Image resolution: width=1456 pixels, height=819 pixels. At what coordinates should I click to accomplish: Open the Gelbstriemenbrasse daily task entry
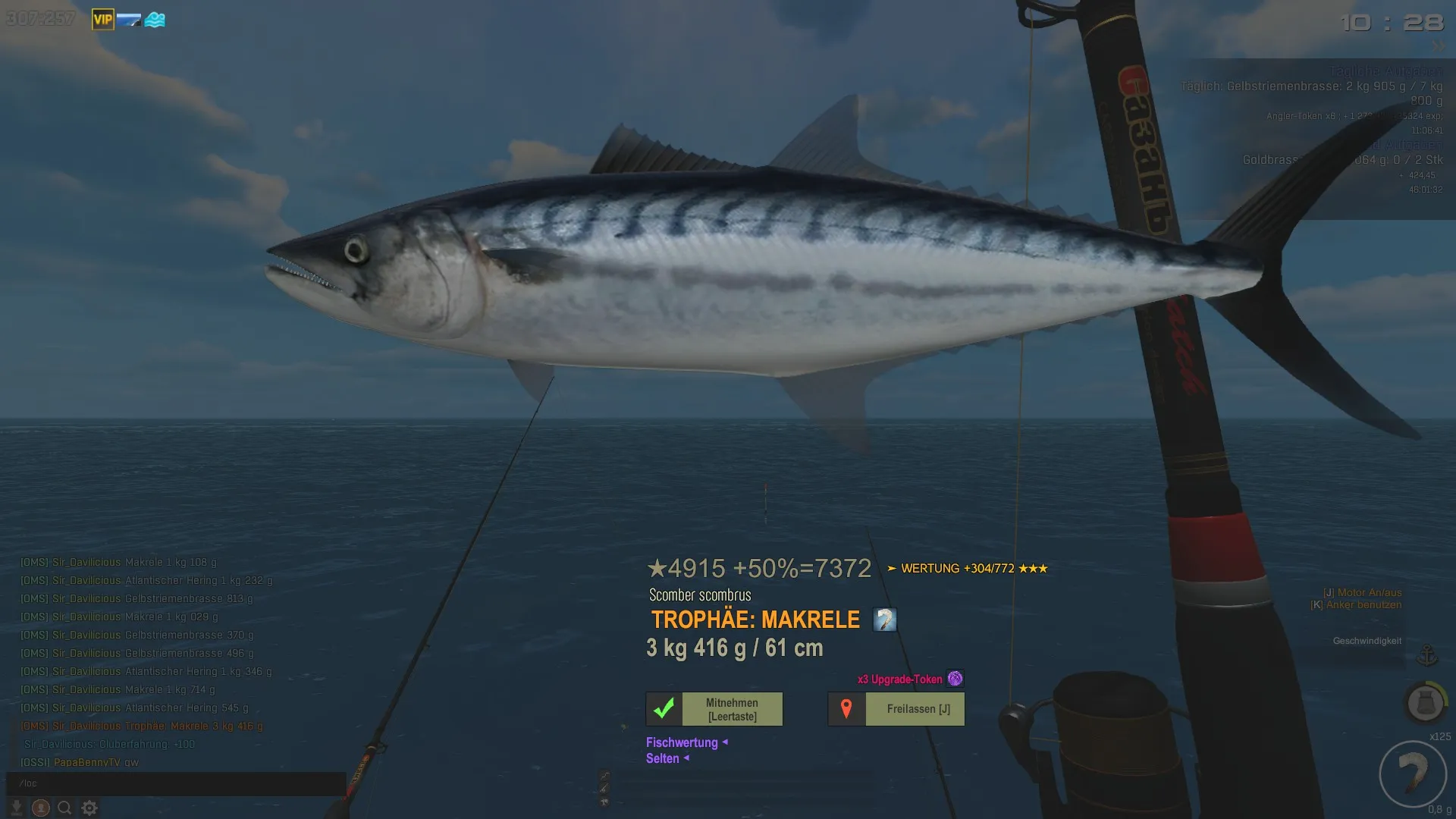tap(1311, 86)
